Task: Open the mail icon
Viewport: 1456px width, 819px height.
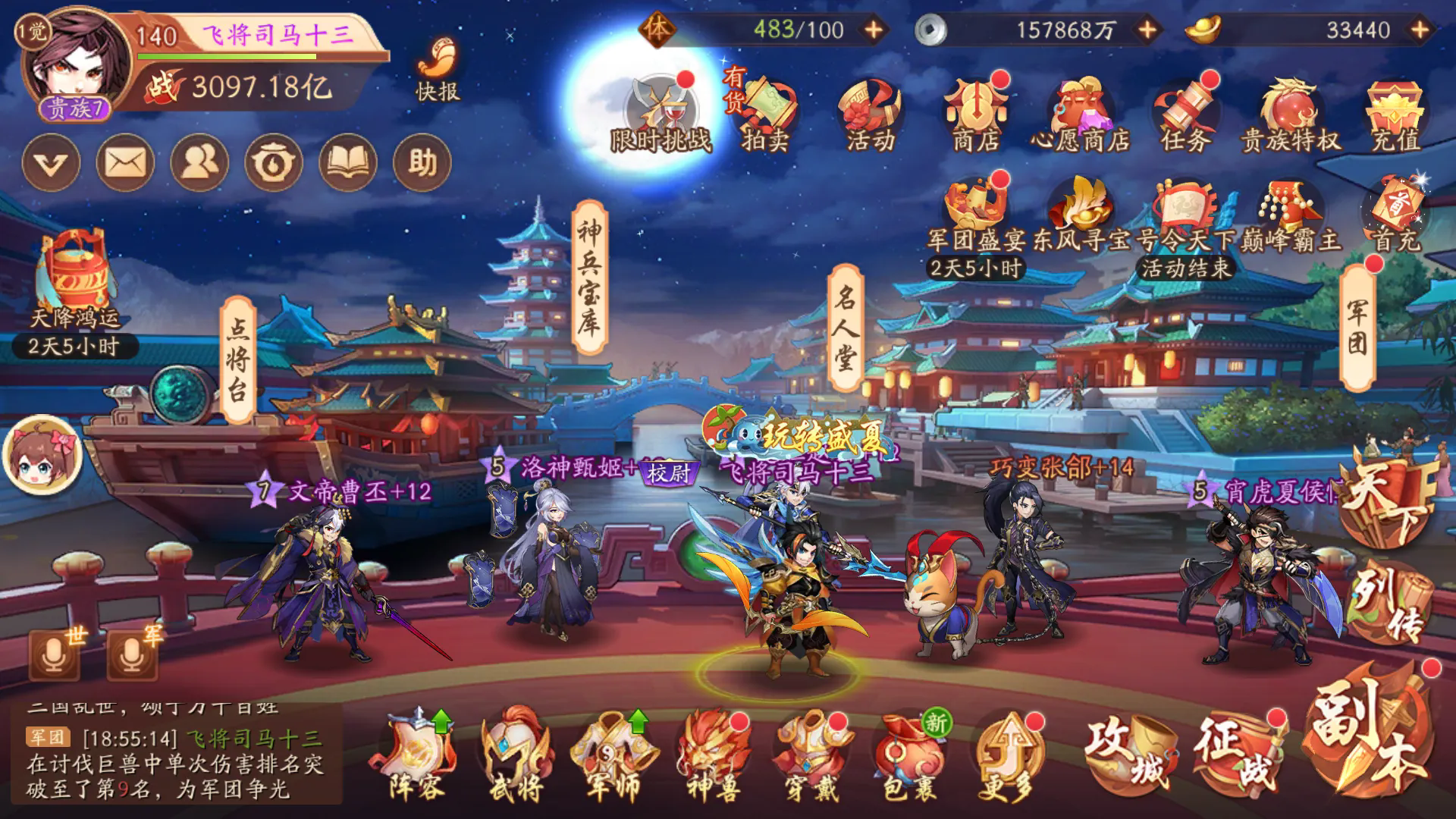Action: pyautogui.click(x=125, y=162)
